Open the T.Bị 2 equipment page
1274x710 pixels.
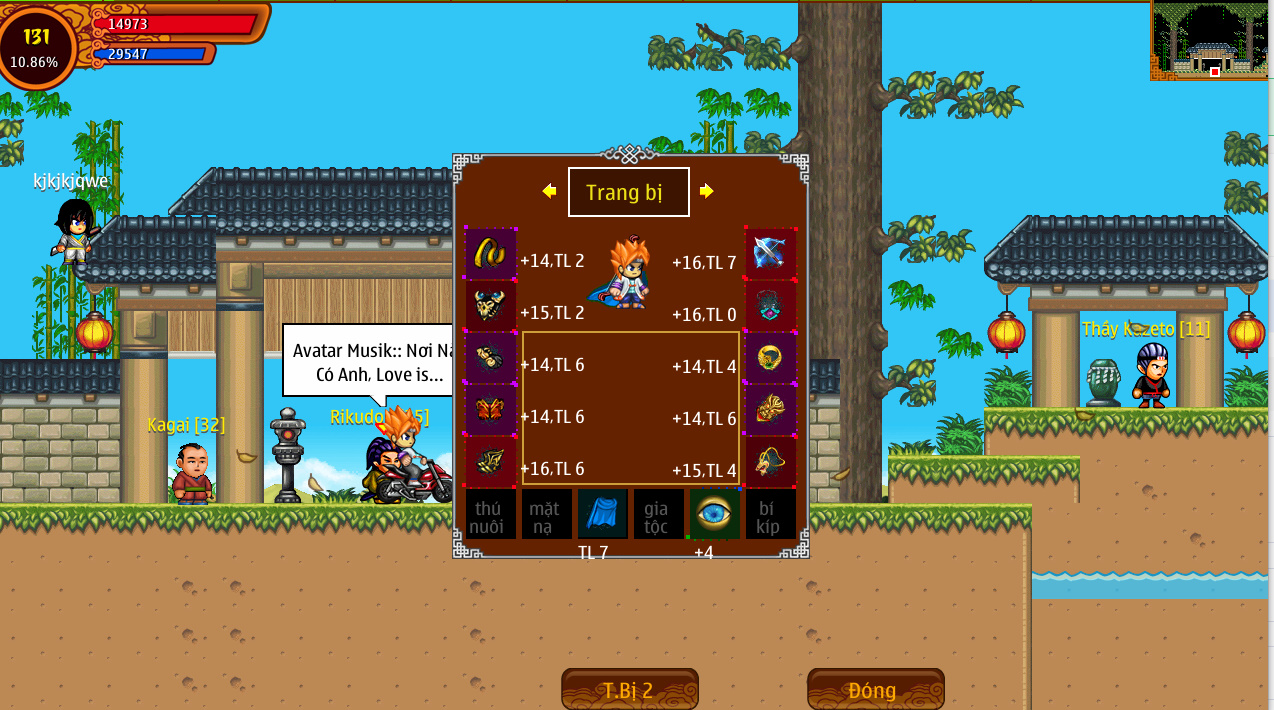pos(629,689)
